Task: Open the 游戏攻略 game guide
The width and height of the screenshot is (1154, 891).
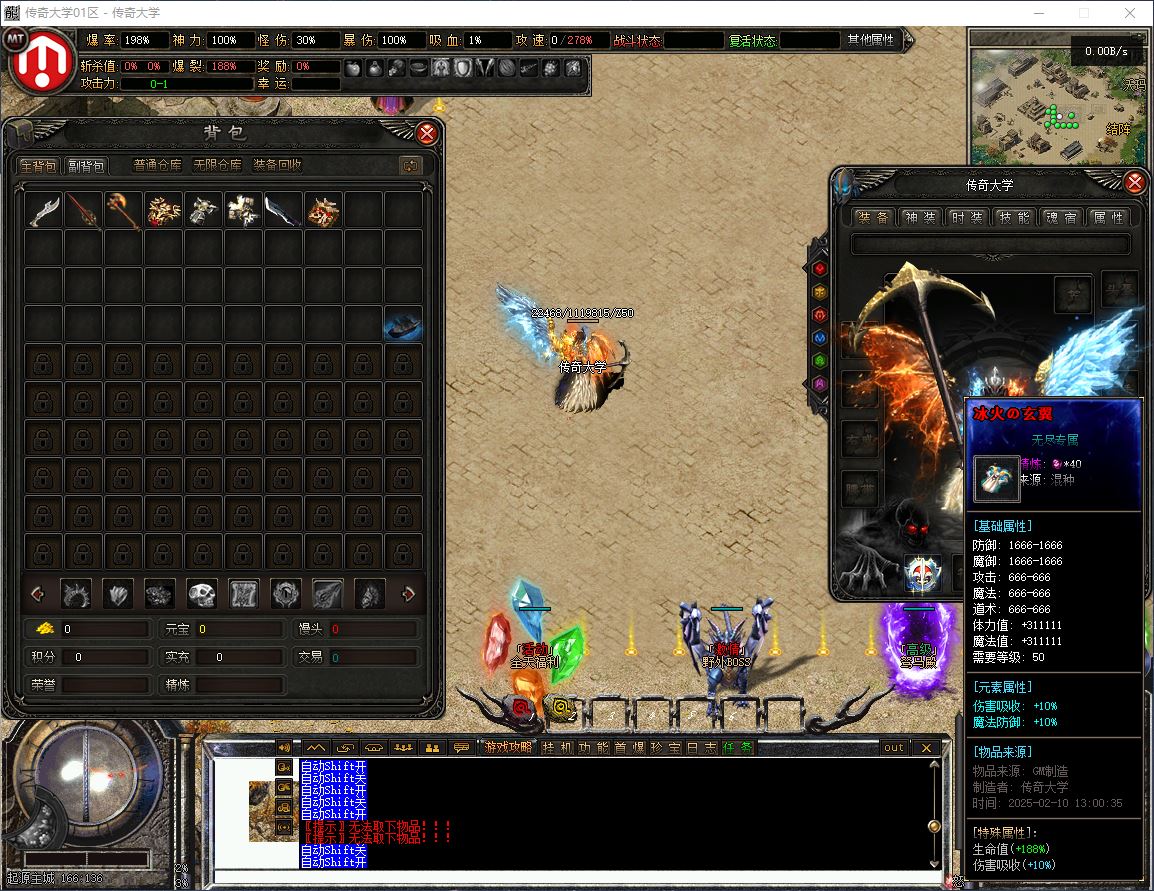Action: coord(509,747)
